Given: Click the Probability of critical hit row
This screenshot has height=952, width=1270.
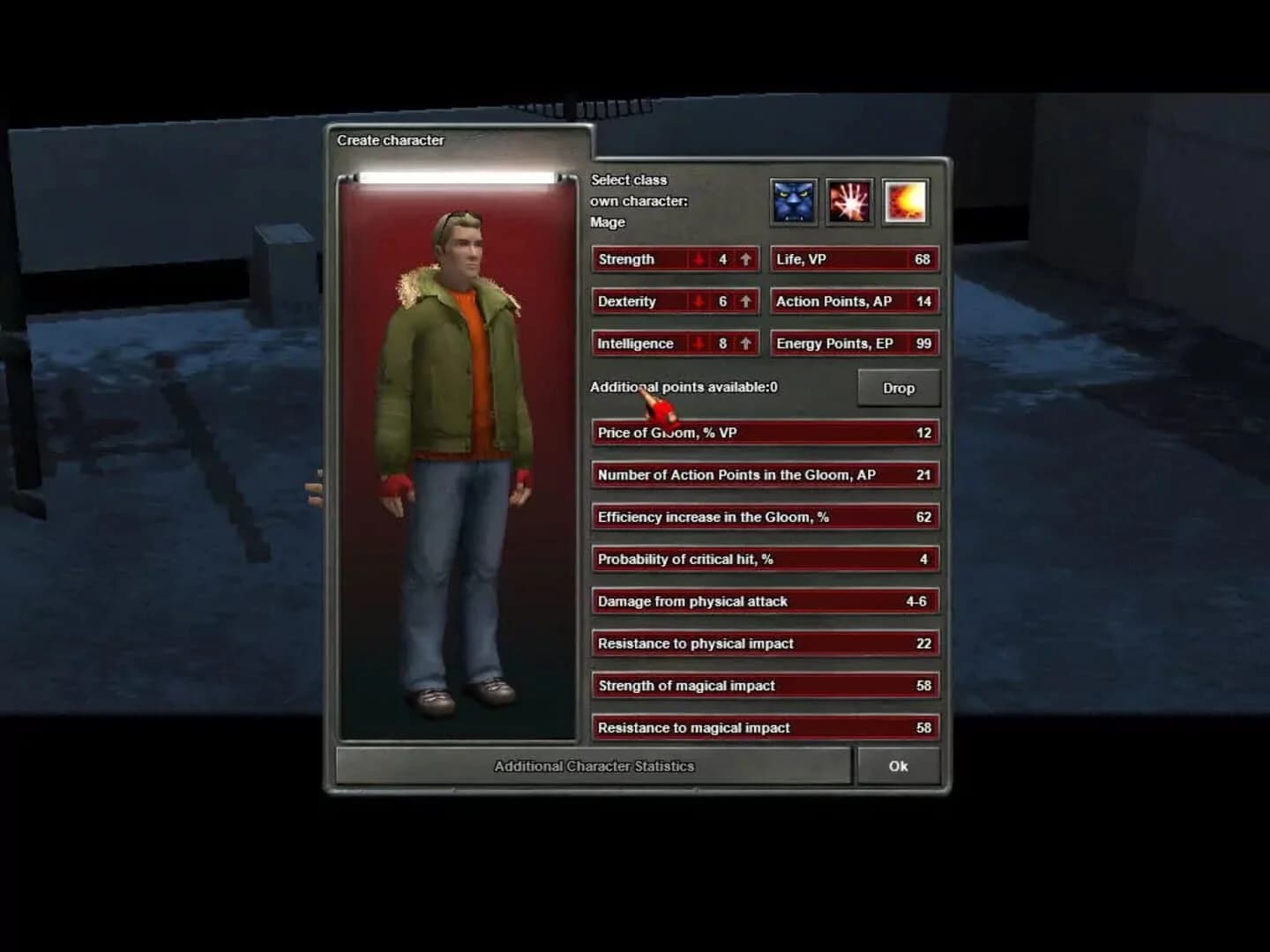Looking at the screenshot, I should coord(764,559).
